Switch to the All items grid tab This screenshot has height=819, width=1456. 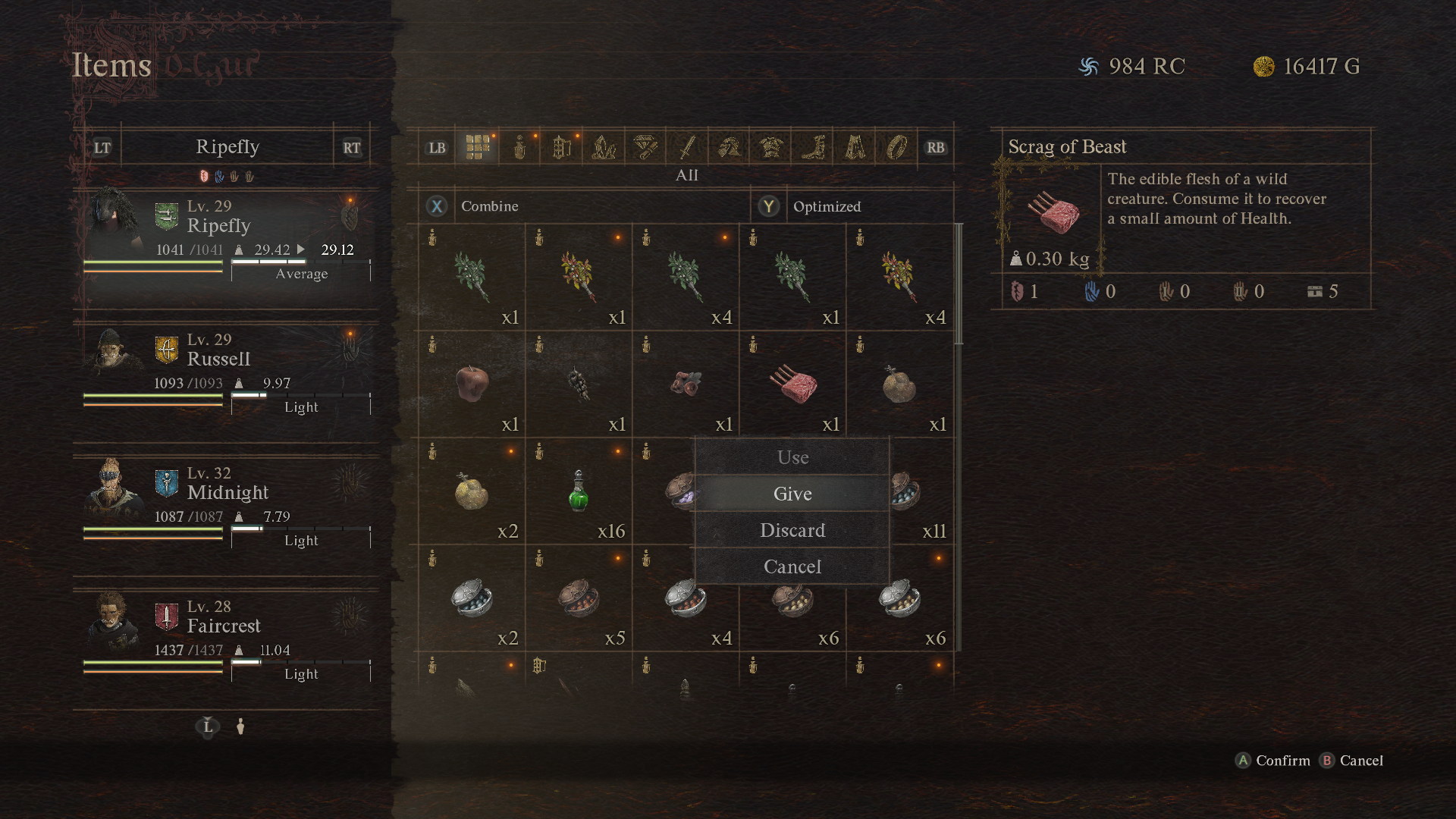[x=478, y=147]
